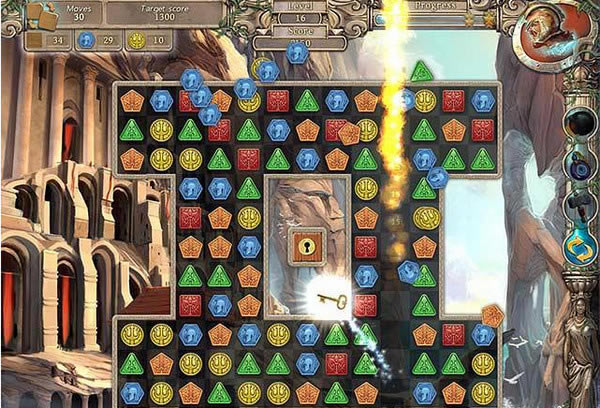Activate the black bomb power-up
This screenshot has height=408, width=600.
point(580,123)
